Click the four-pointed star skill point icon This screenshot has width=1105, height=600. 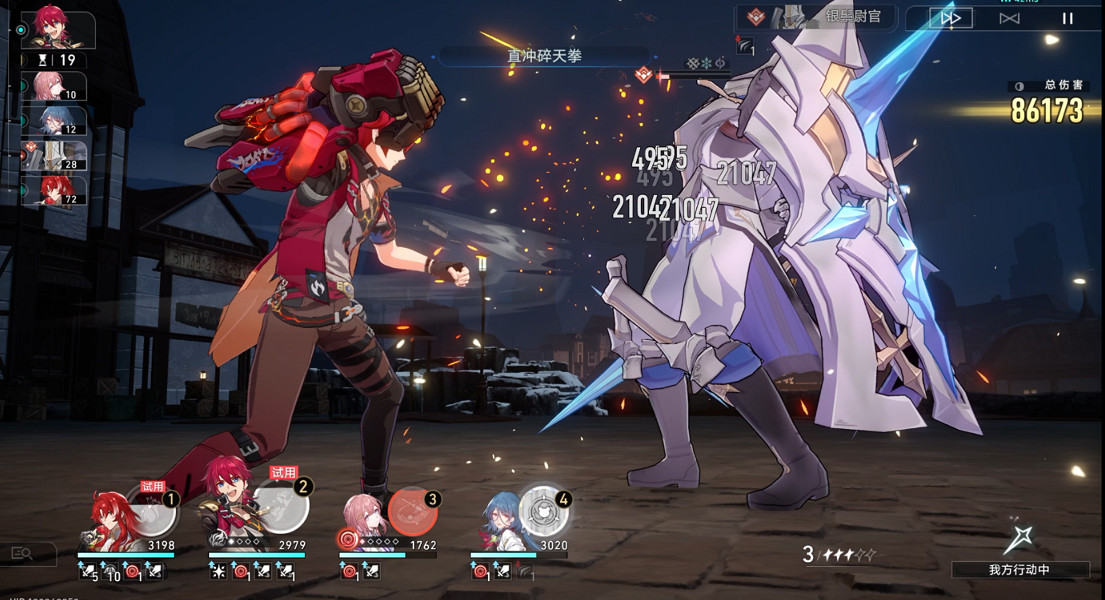[x=1018, y=537]
